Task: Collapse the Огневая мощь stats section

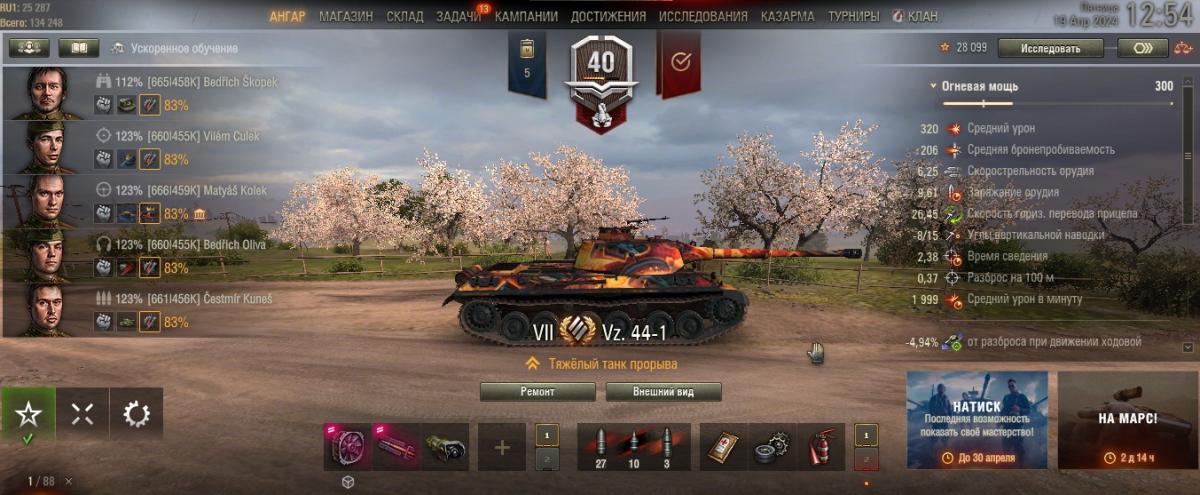Action: pos(933,87)
